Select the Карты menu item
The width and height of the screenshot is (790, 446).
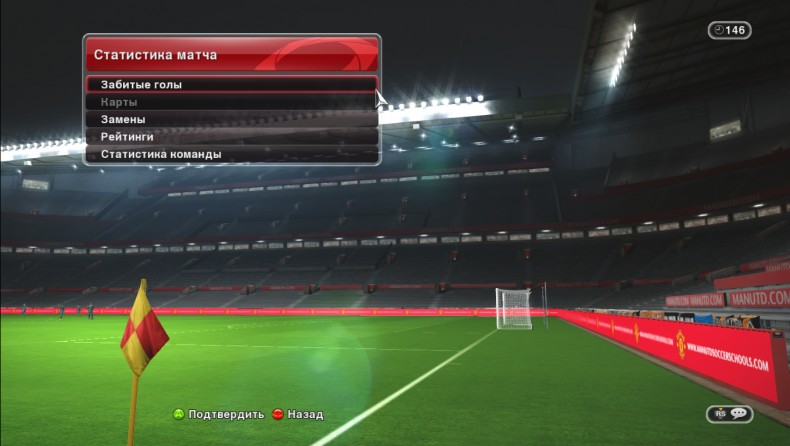[x=231, y=102]
